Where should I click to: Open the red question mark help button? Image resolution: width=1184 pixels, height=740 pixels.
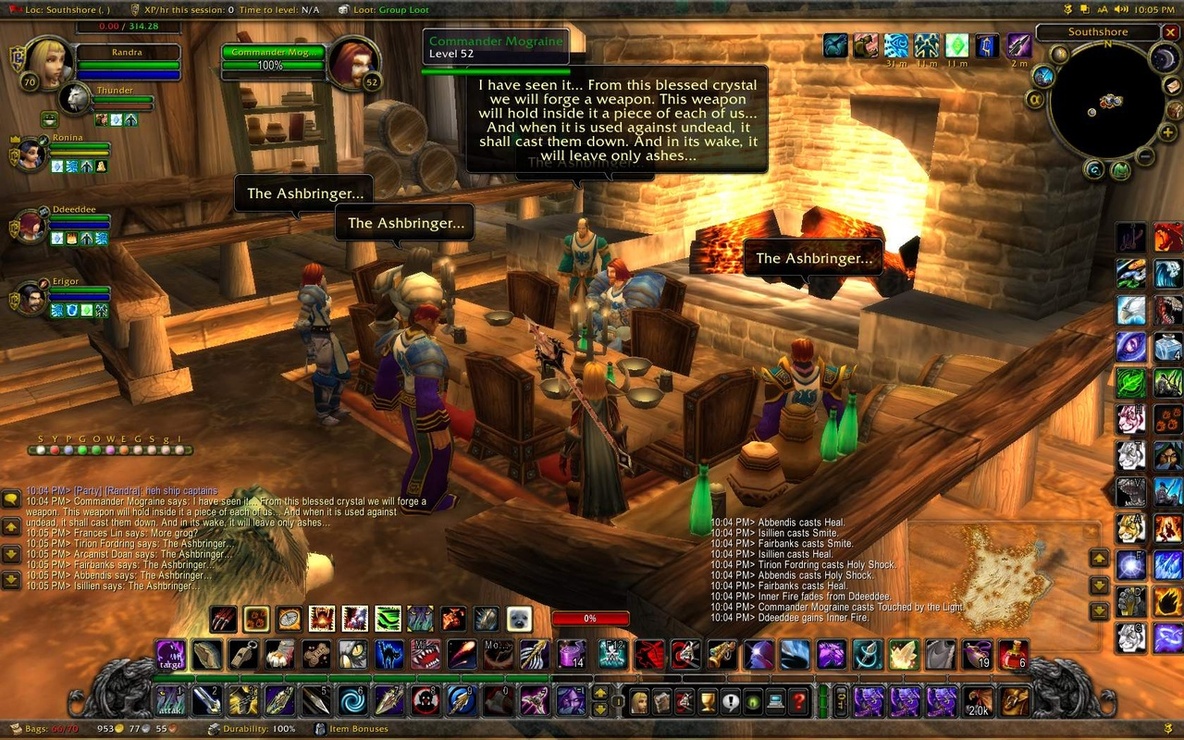(798, 701)
